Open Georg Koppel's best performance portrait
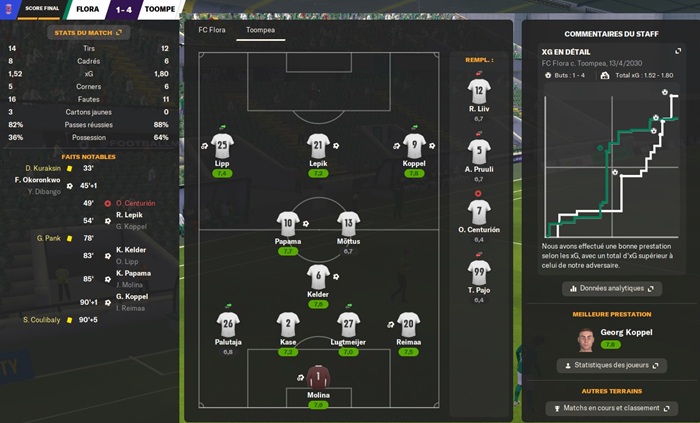700x423 pixels. click(x=586, y=339)
